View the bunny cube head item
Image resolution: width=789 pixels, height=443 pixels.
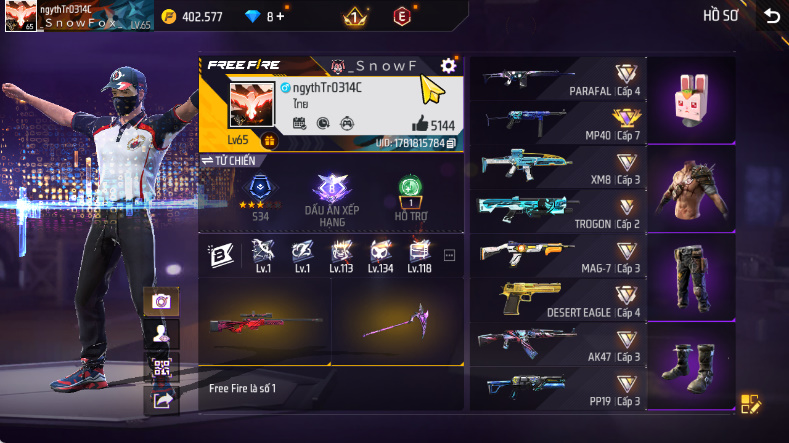click(692, 101)
